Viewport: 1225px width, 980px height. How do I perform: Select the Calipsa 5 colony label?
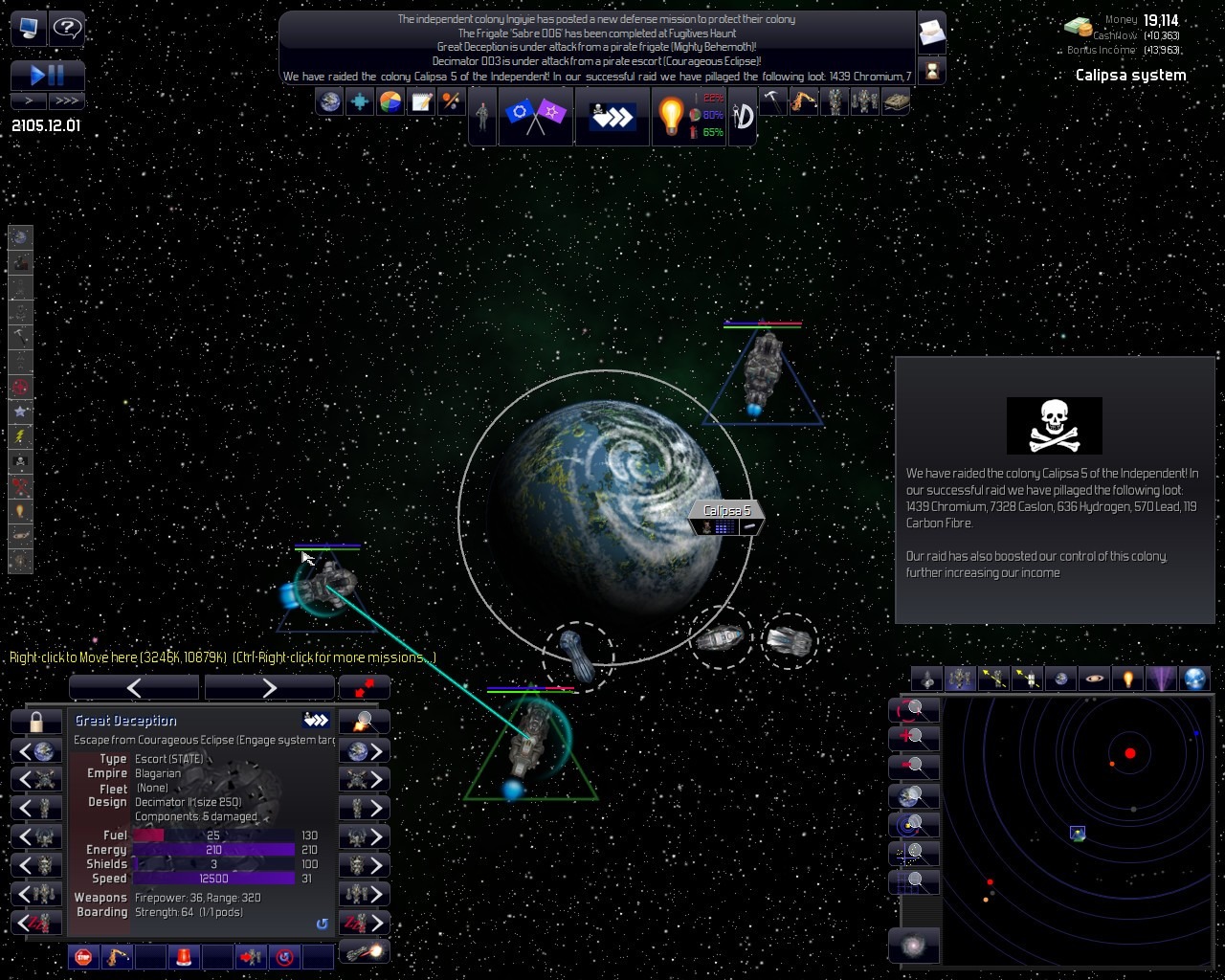coord(726,511)
